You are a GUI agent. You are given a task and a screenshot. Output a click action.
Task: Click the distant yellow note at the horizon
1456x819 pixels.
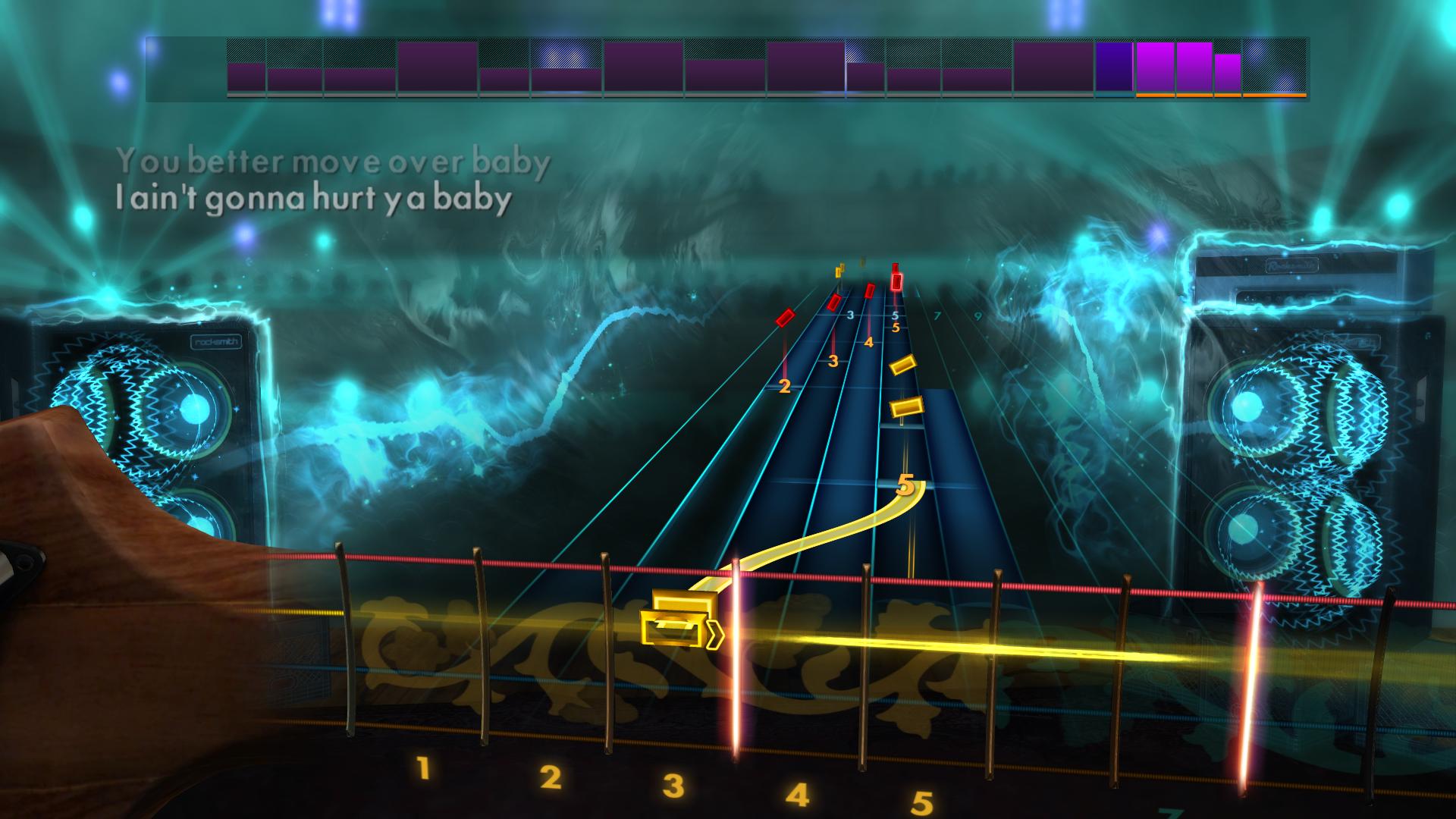pos(839,271)
